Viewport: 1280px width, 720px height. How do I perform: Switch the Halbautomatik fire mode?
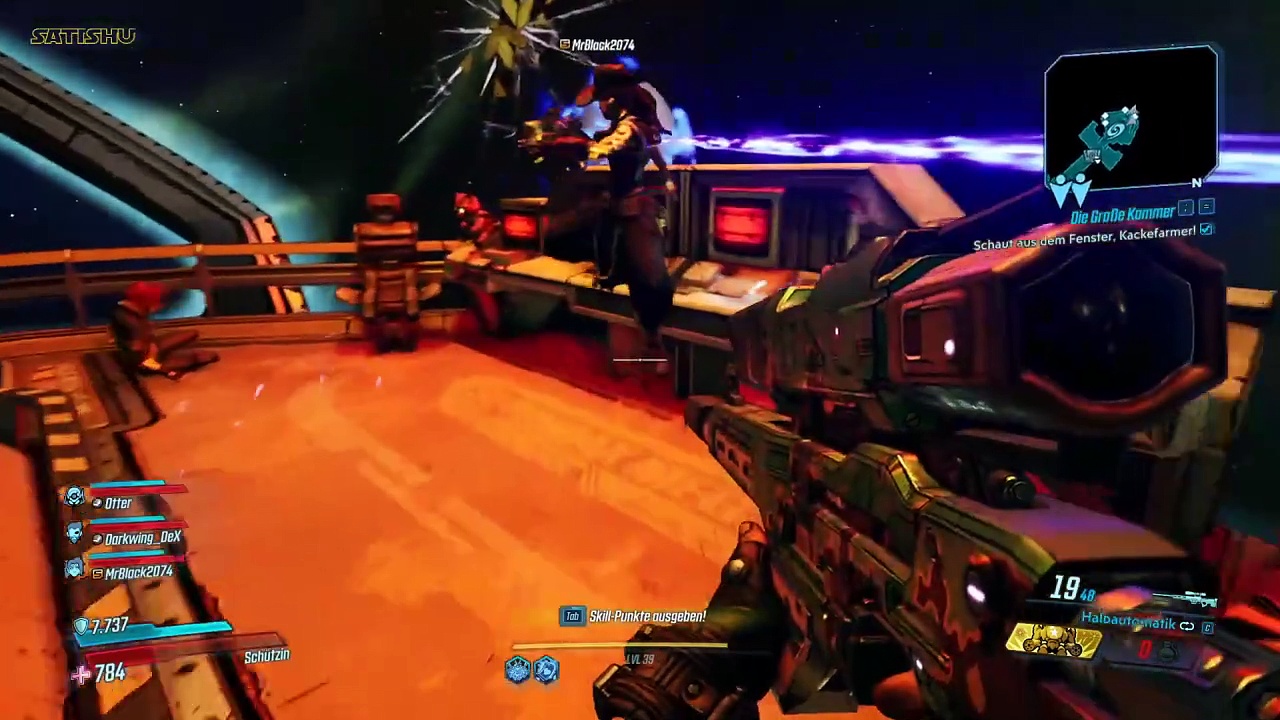click(x=1186, y=626)
